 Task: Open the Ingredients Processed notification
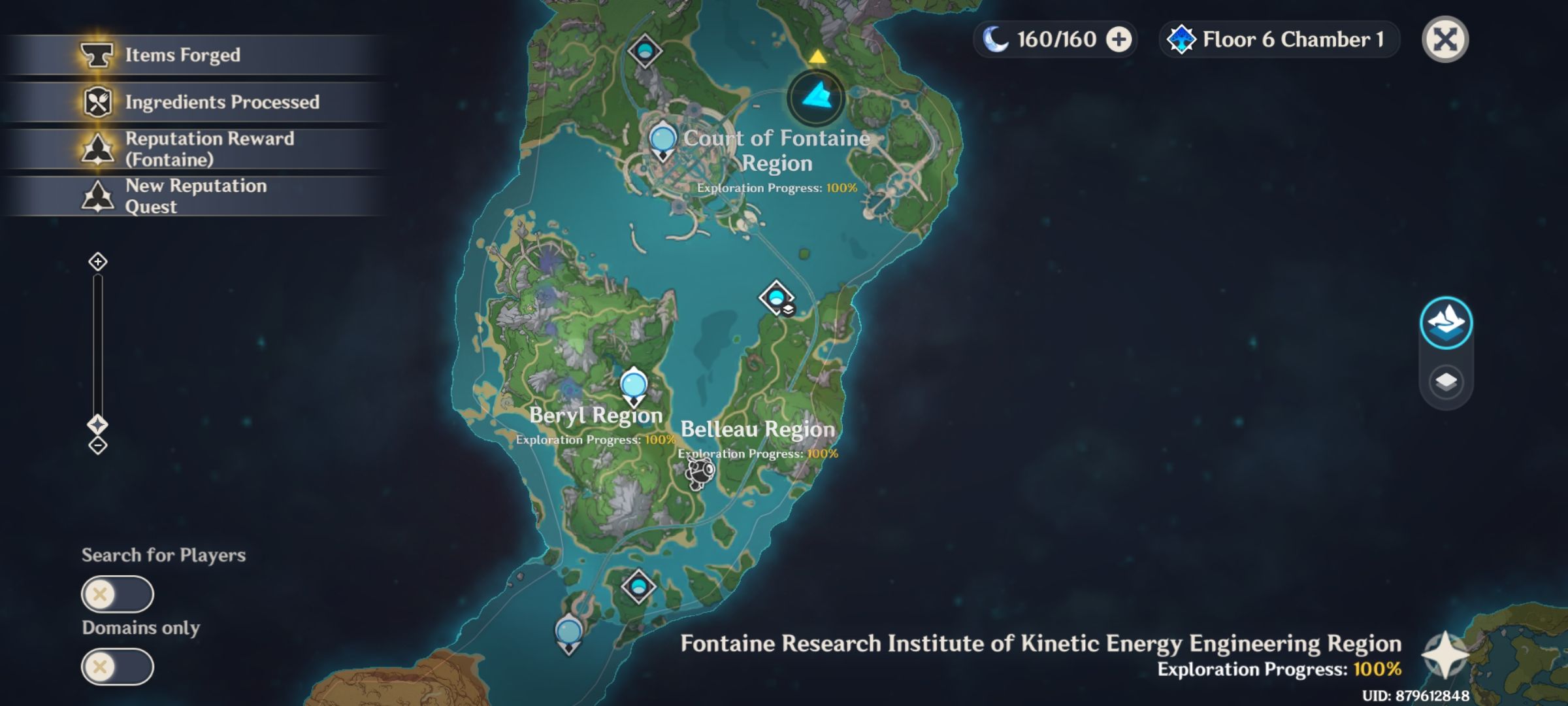point(196,103)
